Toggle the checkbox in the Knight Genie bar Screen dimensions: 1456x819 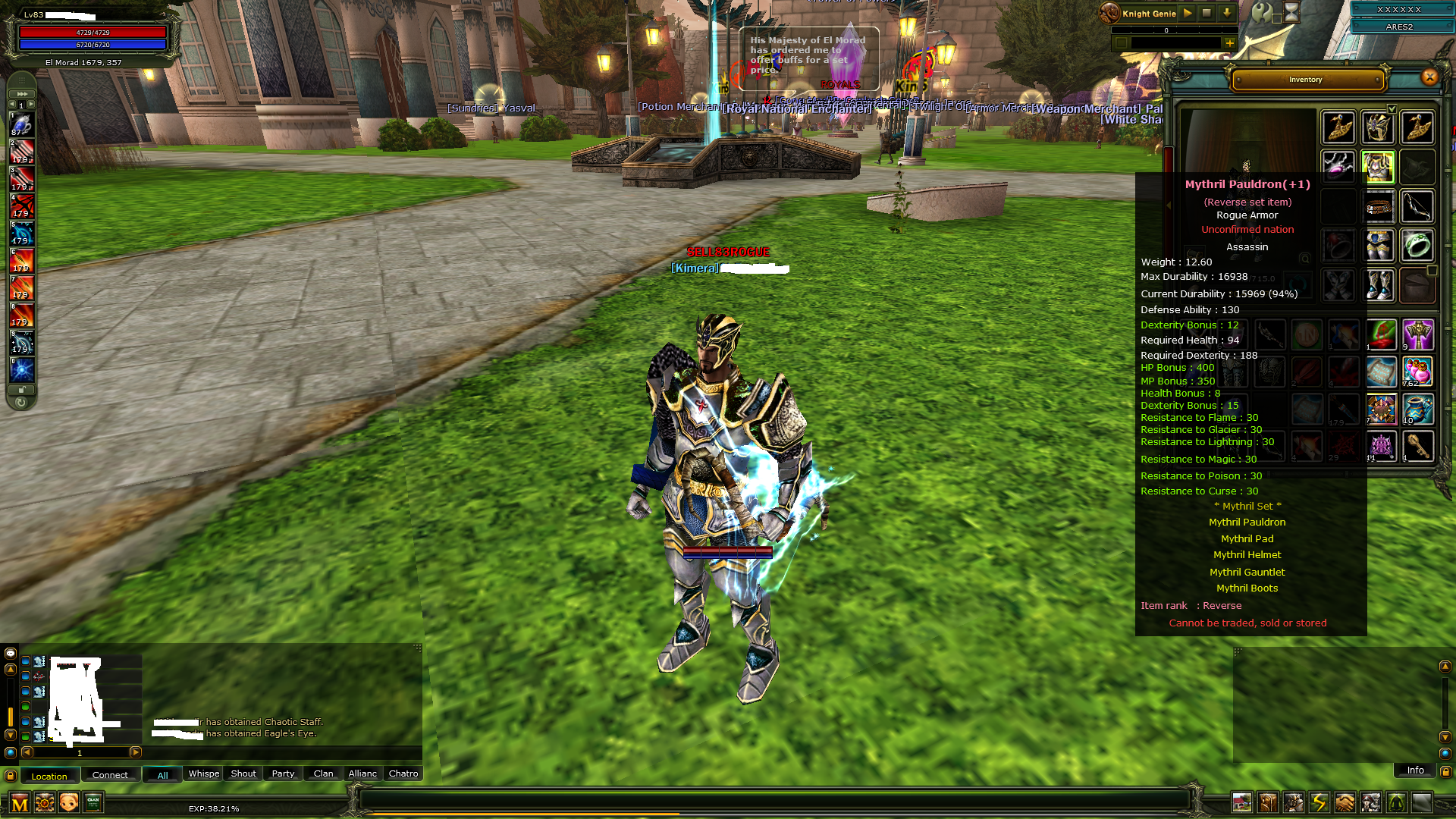click(1122, 43)
